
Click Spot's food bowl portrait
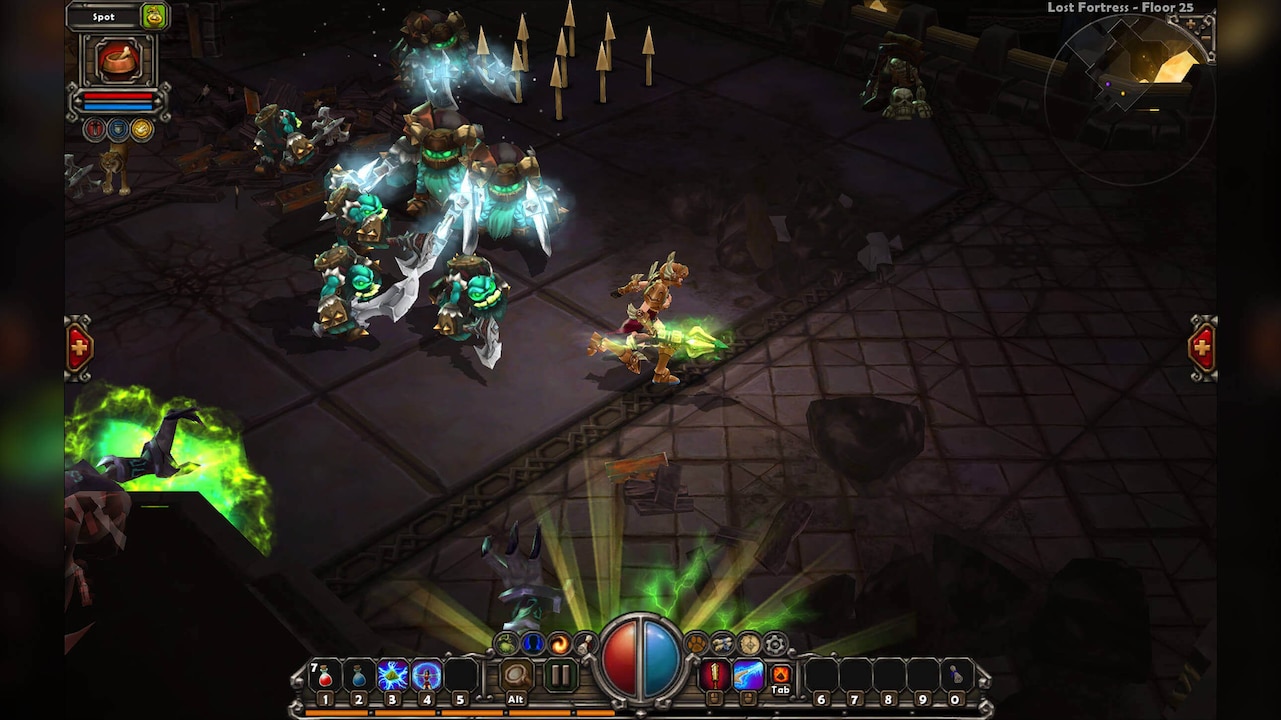point(120,60)
